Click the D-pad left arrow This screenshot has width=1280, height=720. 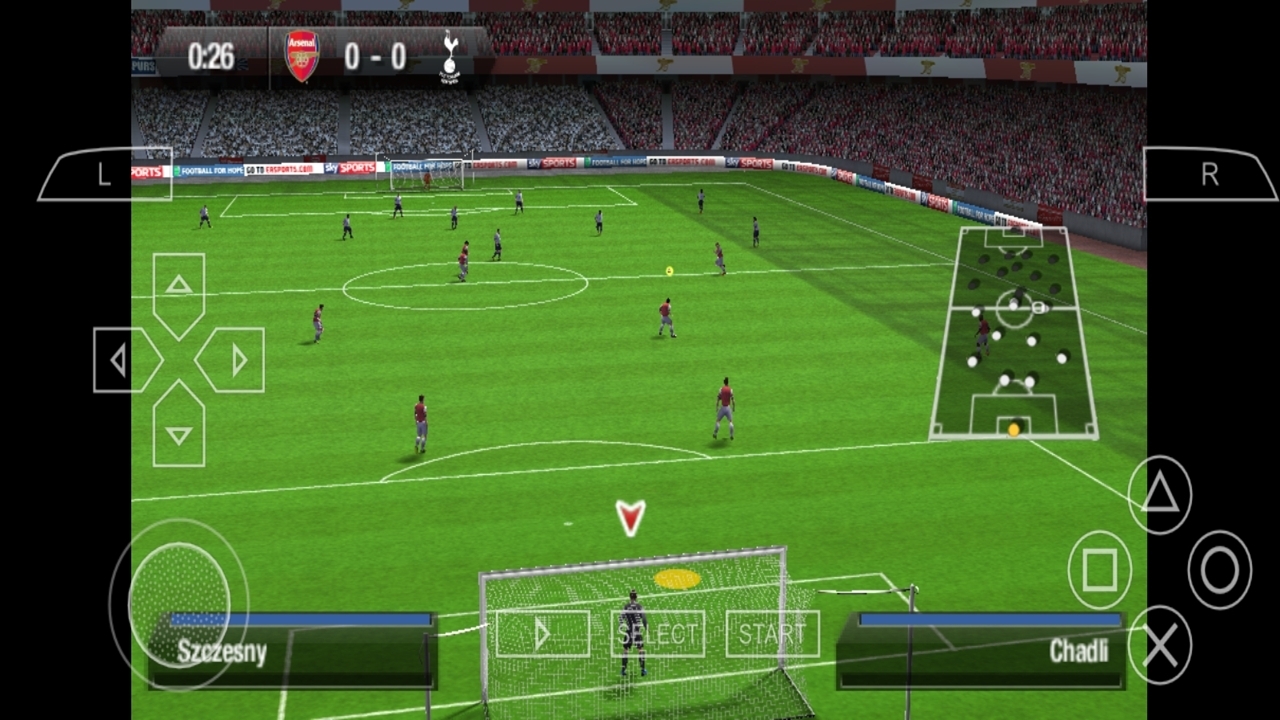tap(122, 360)
